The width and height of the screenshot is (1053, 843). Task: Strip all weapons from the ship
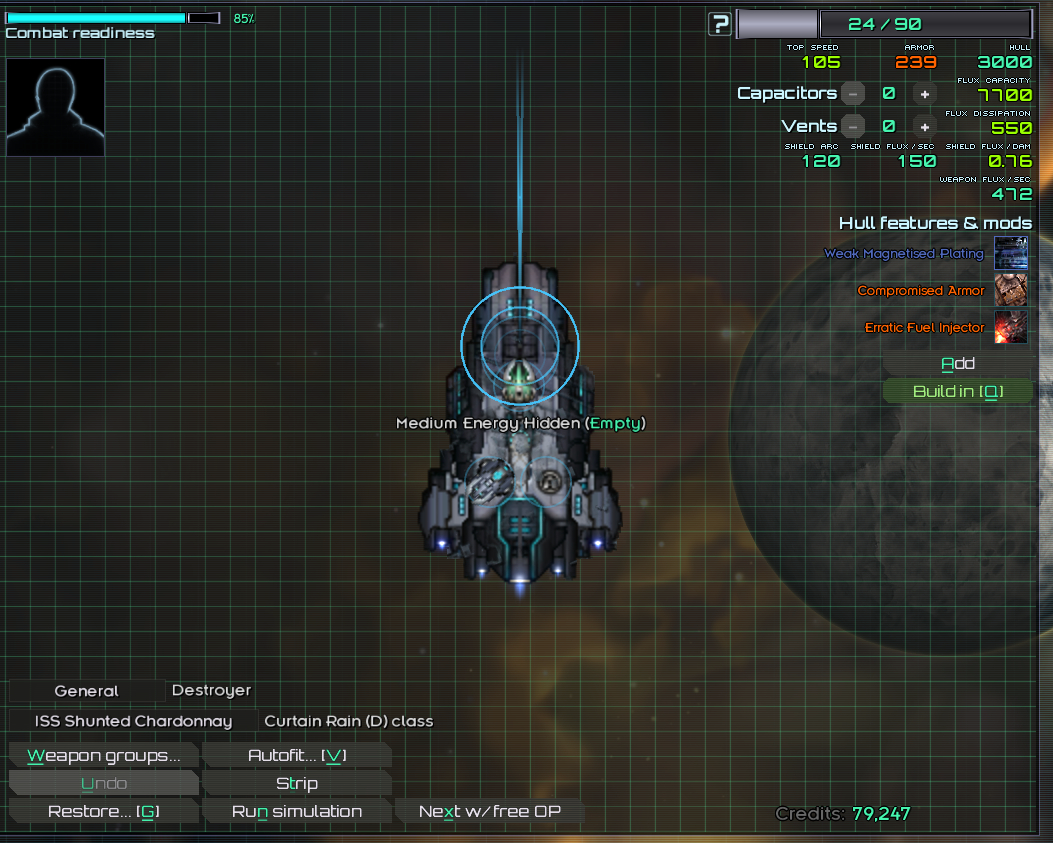[296, 783]
